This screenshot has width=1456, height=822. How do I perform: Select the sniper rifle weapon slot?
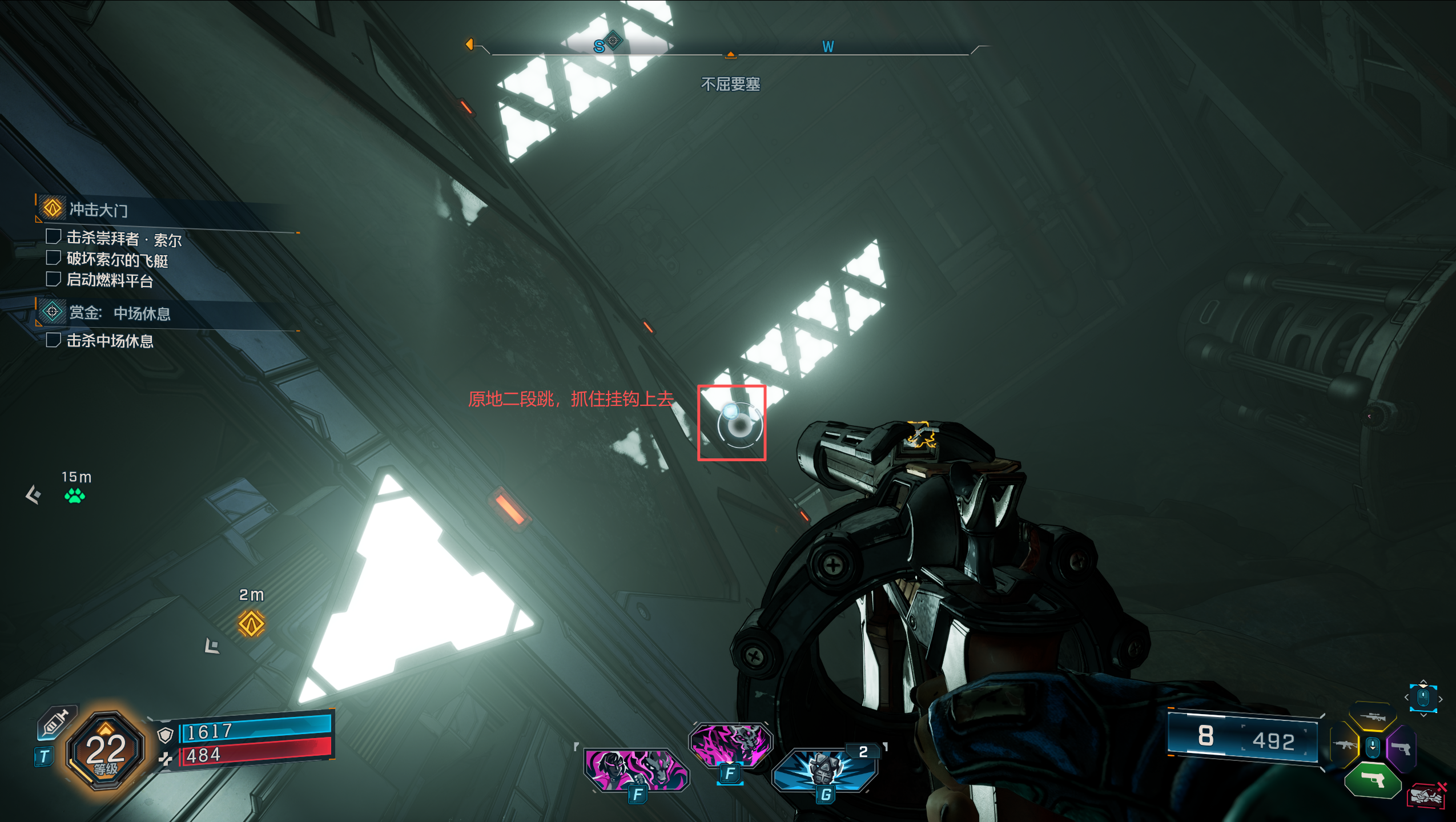point(1373,716)
